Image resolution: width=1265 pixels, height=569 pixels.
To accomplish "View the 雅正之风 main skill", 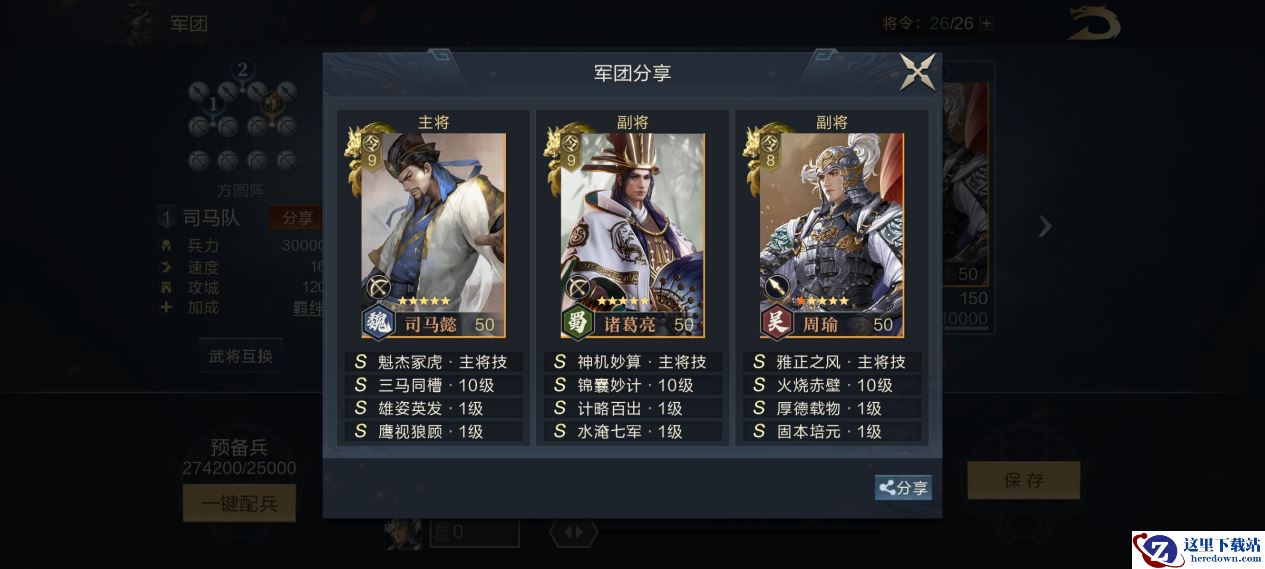I will 831,362.
